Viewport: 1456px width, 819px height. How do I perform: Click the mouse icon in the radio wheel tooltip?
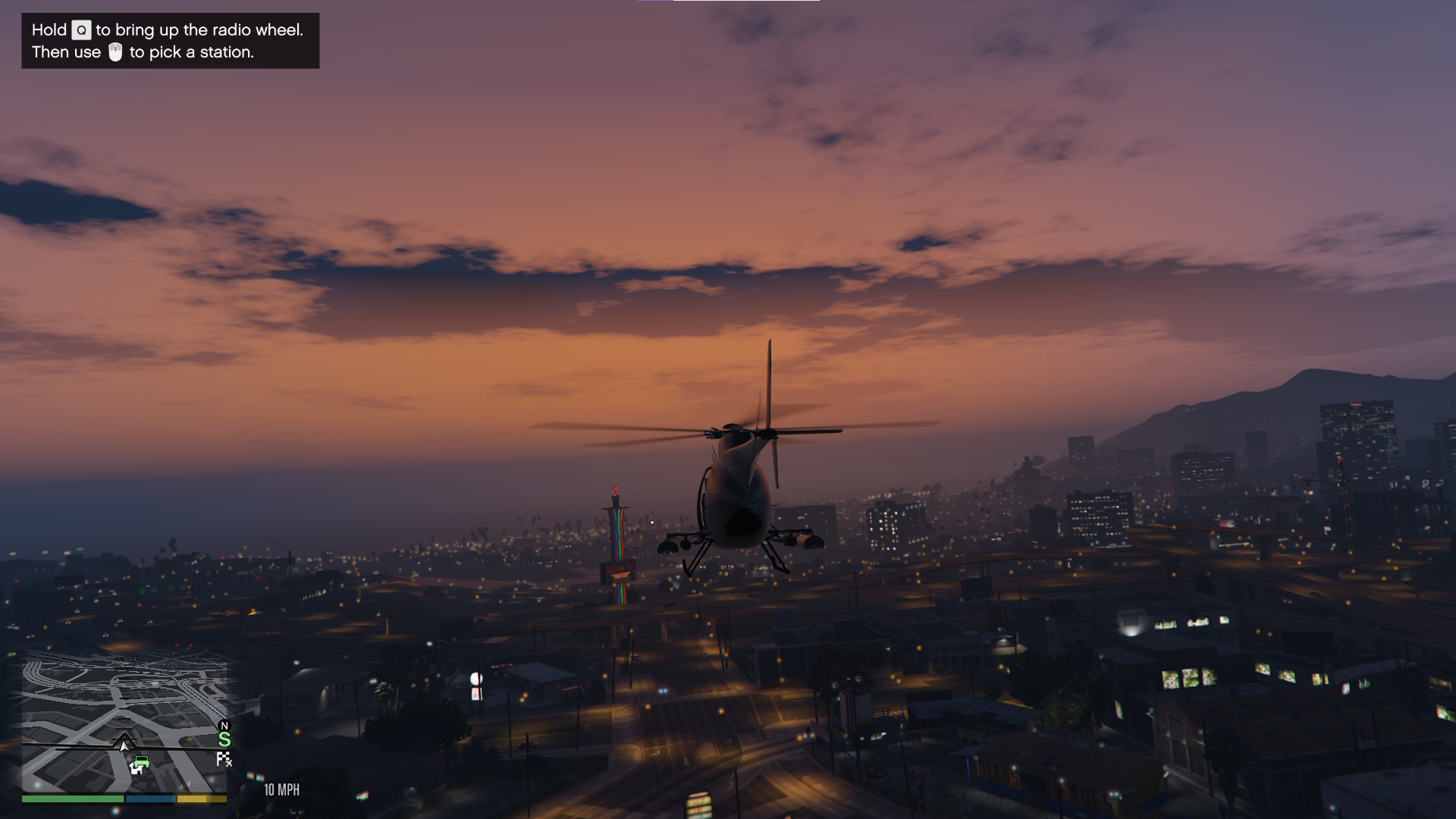[x=115, y=52]
